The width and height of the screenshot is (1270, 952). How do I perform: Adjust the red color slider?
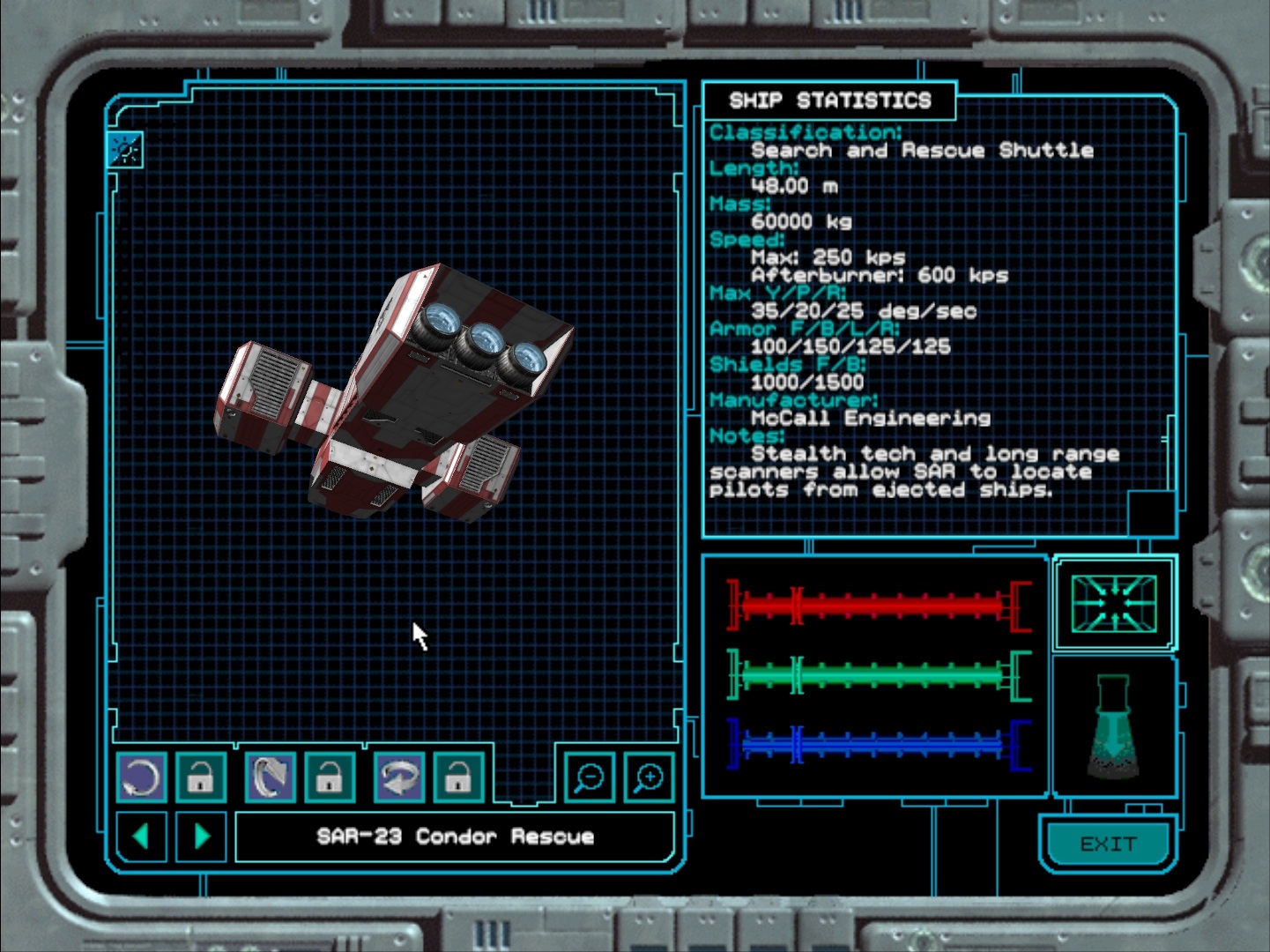click(877, 606)
